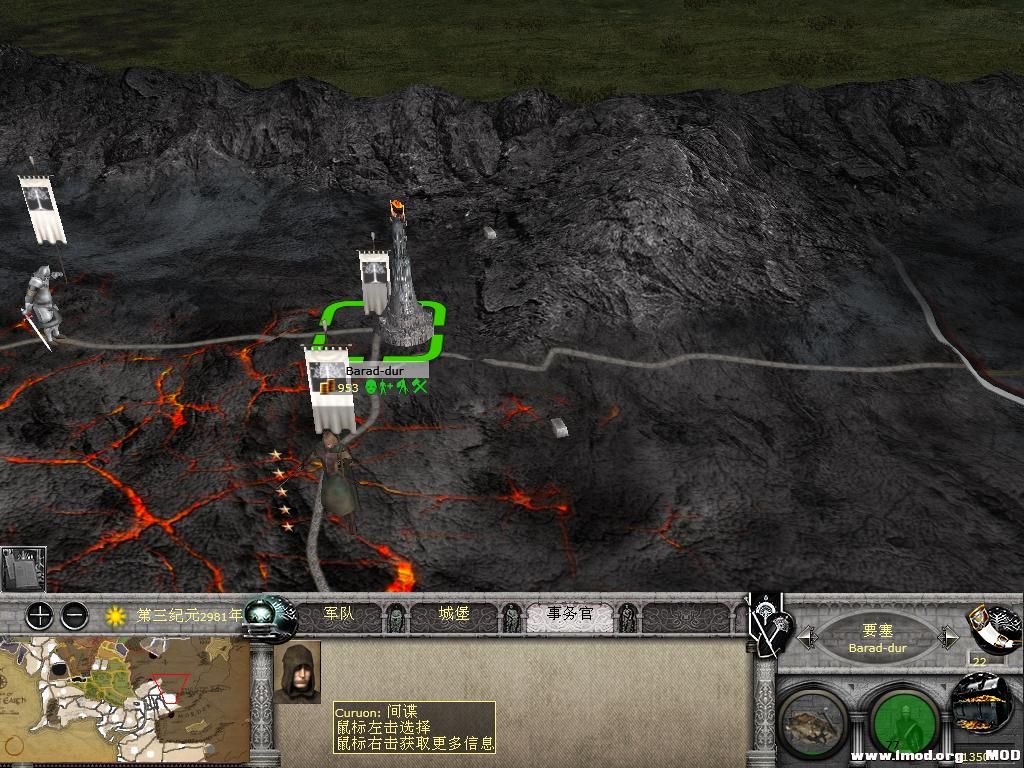
Task: Select the Barad-dur settlement name label
Action: pos(374,370)
